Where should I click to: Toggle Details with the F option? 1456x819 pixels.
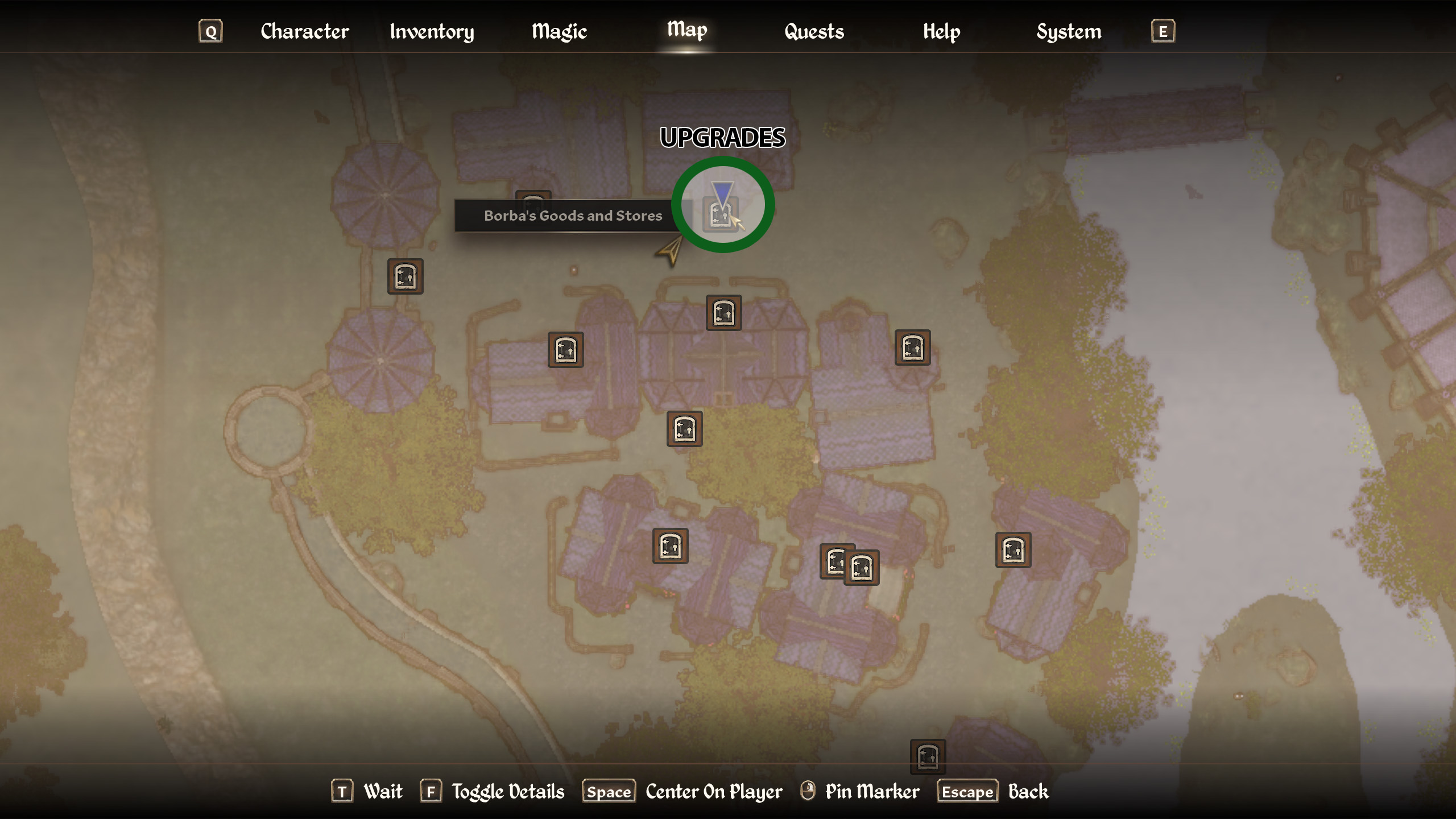(508, 791)
